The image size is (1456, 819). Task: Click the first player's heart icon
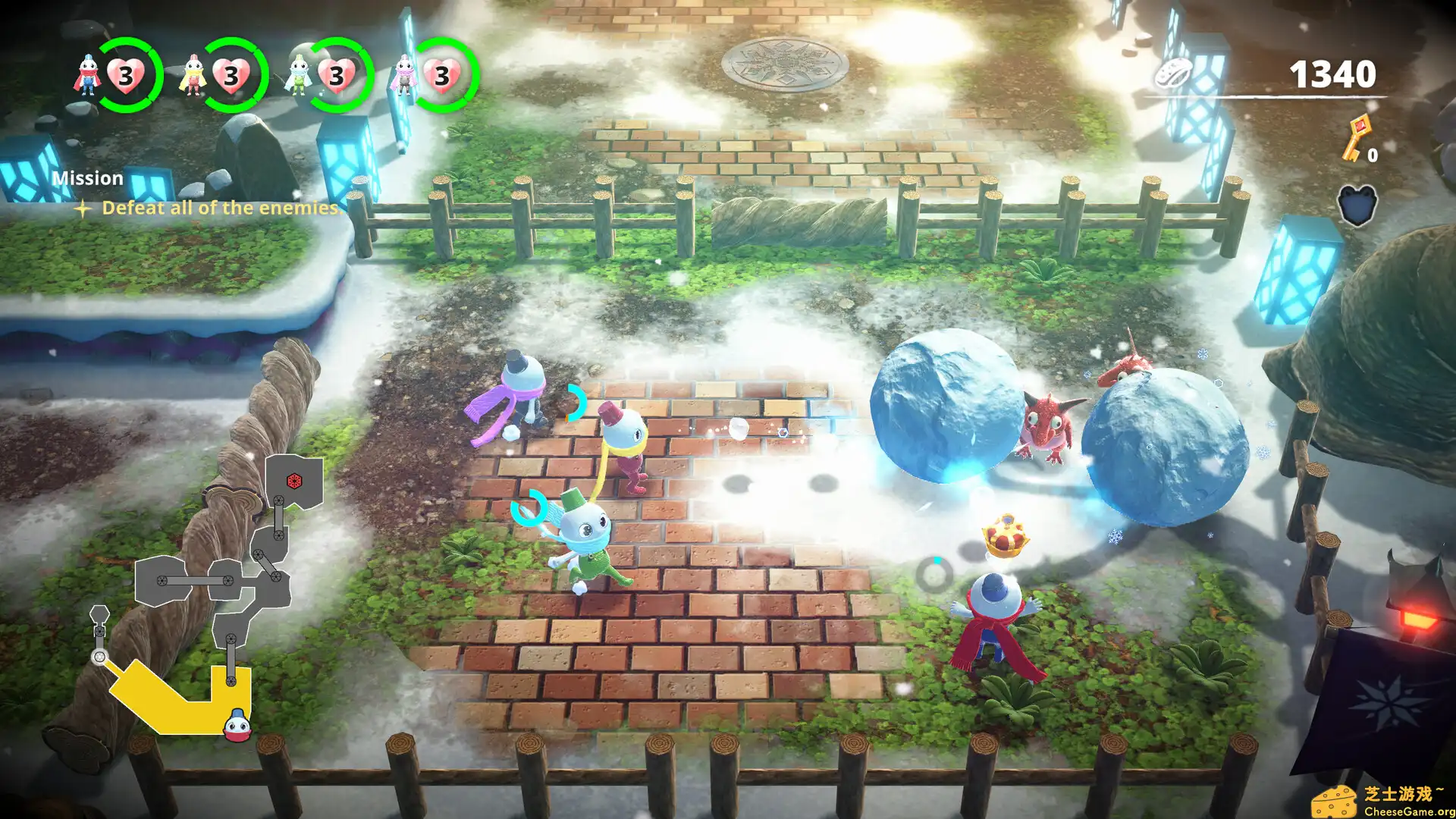[126, 74]
